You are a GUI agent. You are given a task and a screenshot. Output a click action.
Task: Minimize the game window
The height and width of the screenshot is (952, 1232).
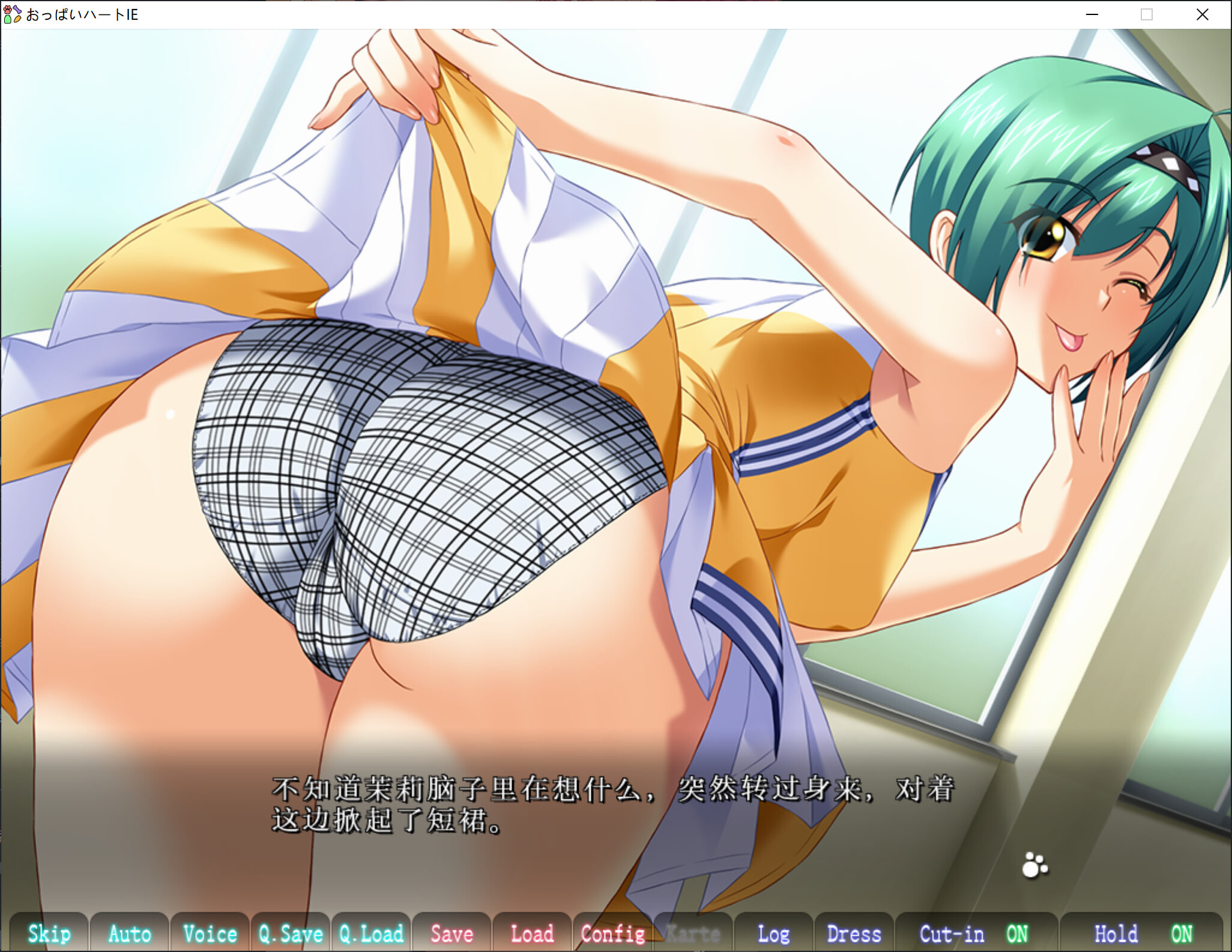1092,14
